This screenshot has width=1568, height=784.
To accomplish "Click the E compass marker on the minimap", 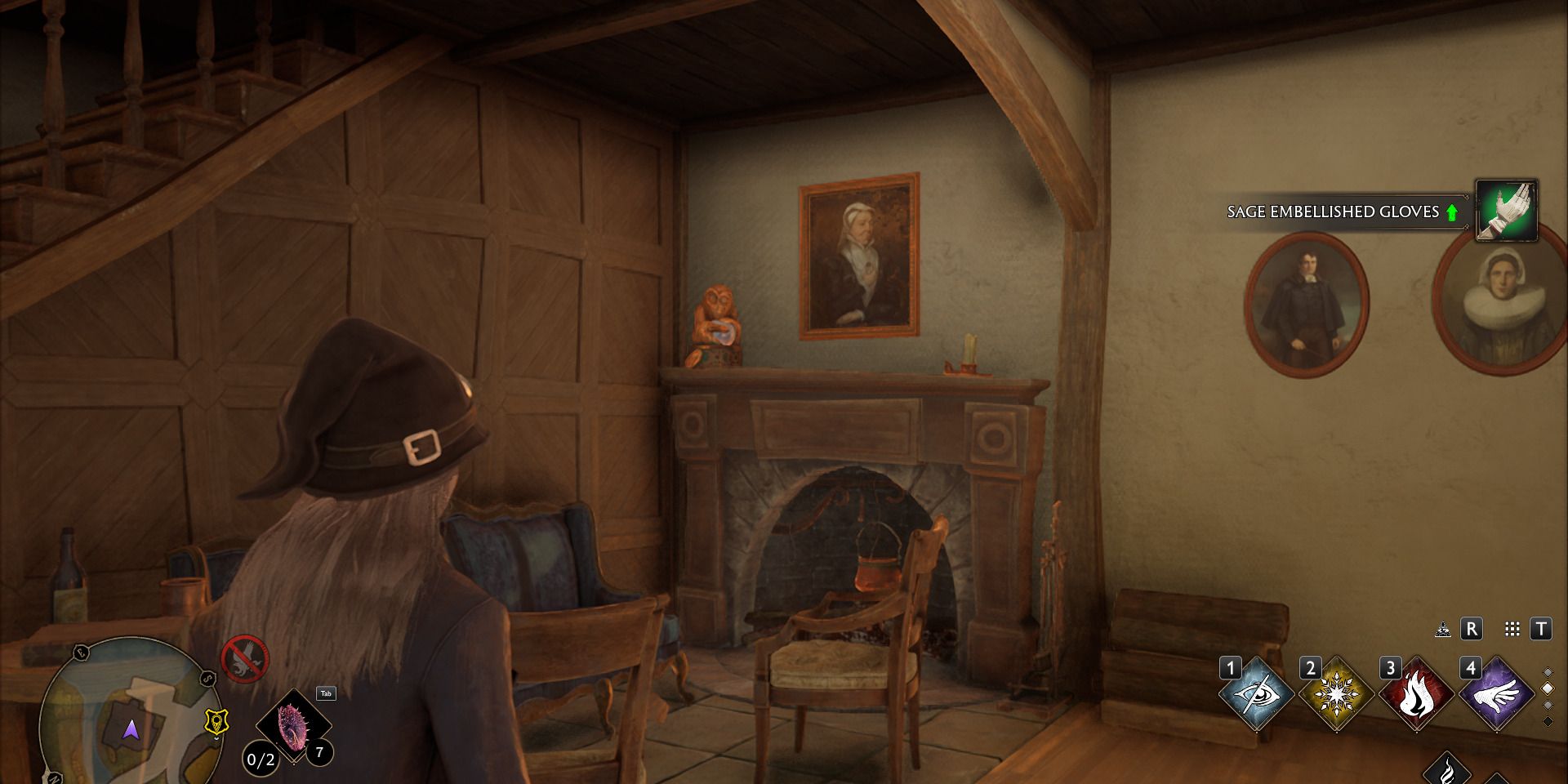I will (80, 652).
